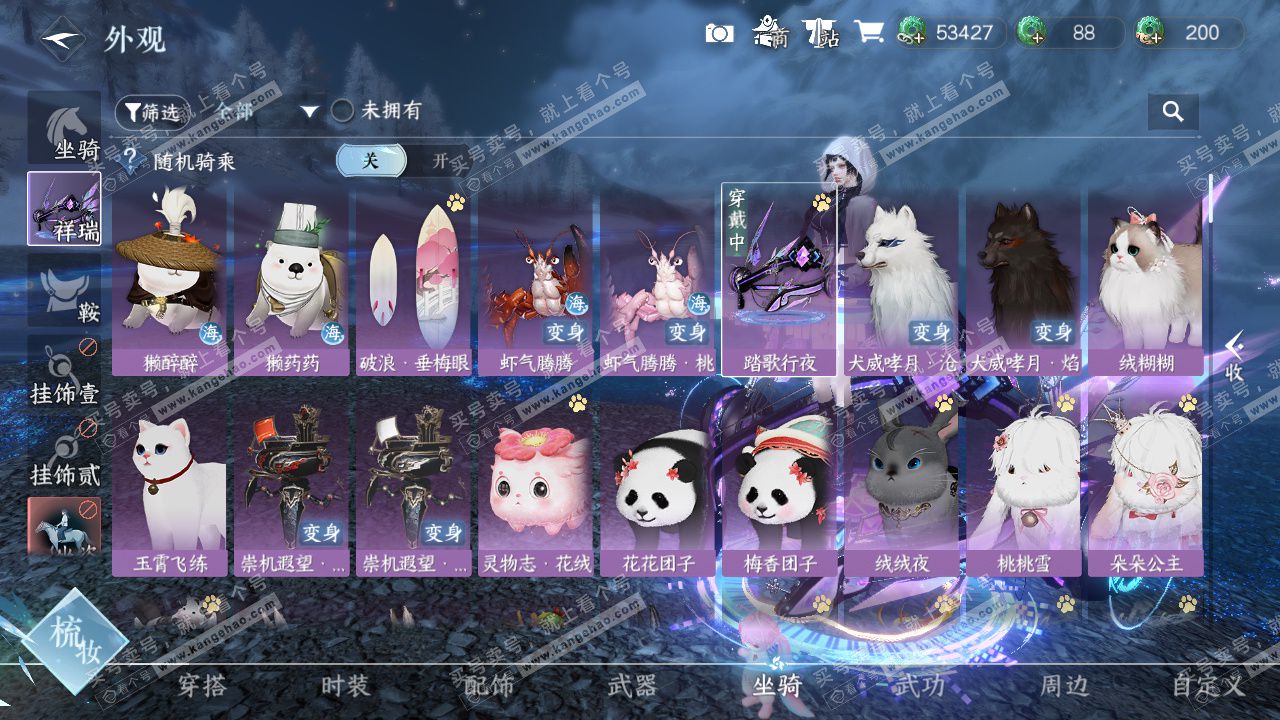Choose the 花花团子 panda mount
Viewport: 1280px width, 720px height.
(657, 485)
